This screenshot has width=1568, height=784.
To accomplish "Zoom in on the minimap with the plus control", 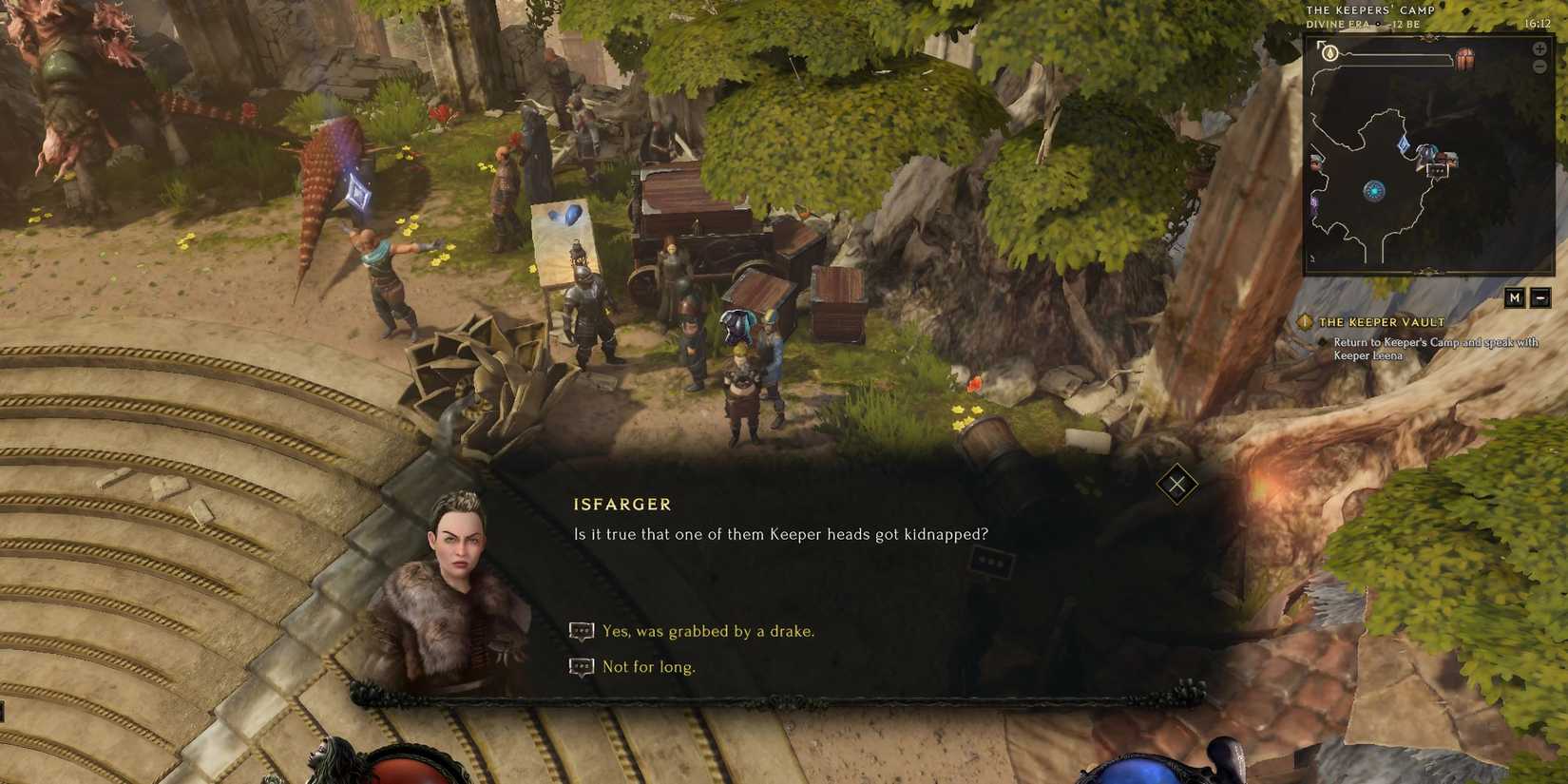I will pyautogui.click(x=1538, y=50).
